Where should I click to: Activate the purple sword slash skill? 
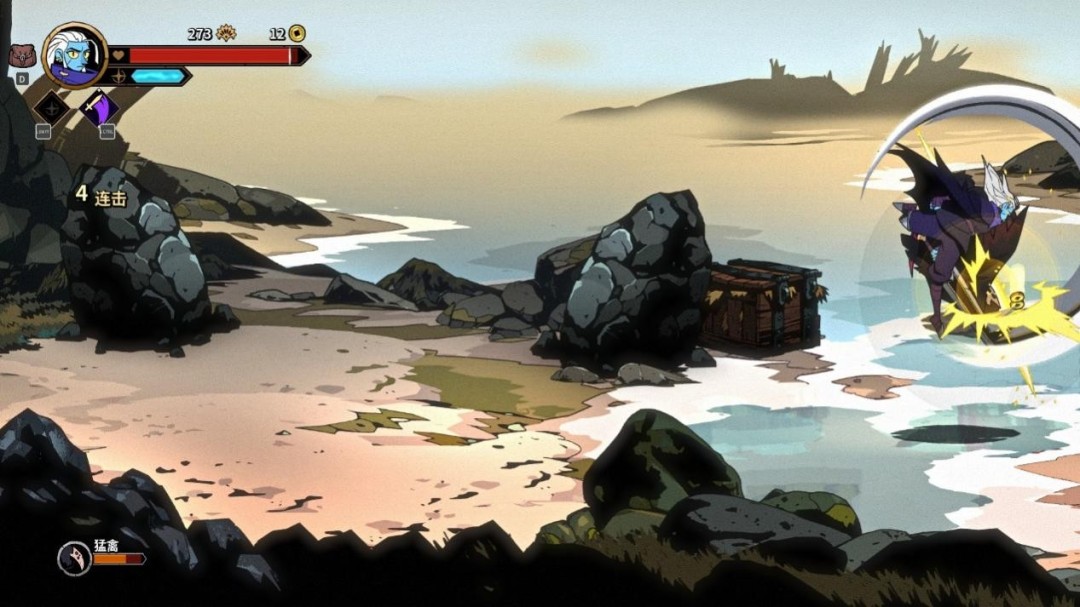point(99,107)
